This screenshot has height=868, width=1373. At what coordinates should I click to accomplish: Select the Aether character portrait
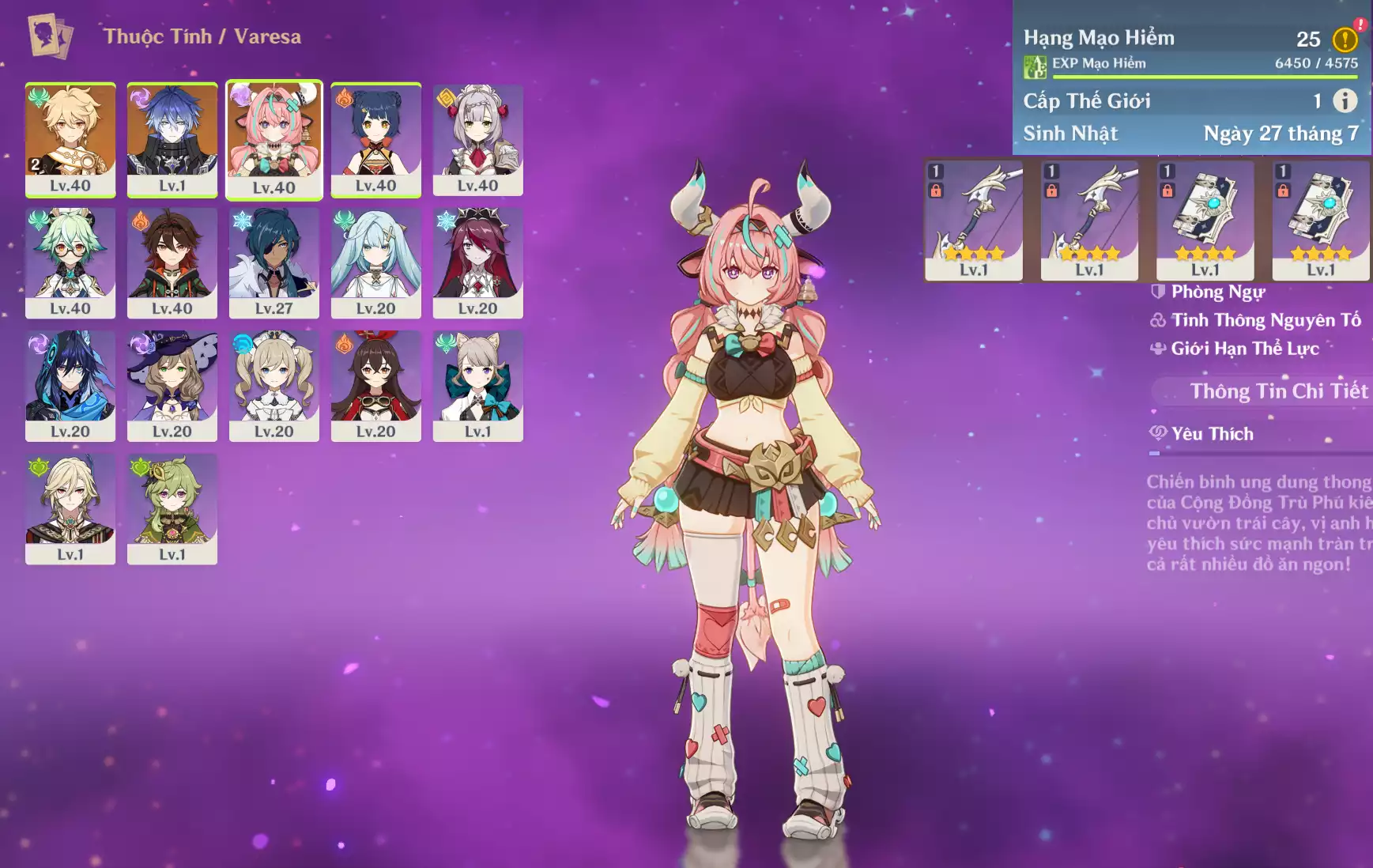pos(70,139)
